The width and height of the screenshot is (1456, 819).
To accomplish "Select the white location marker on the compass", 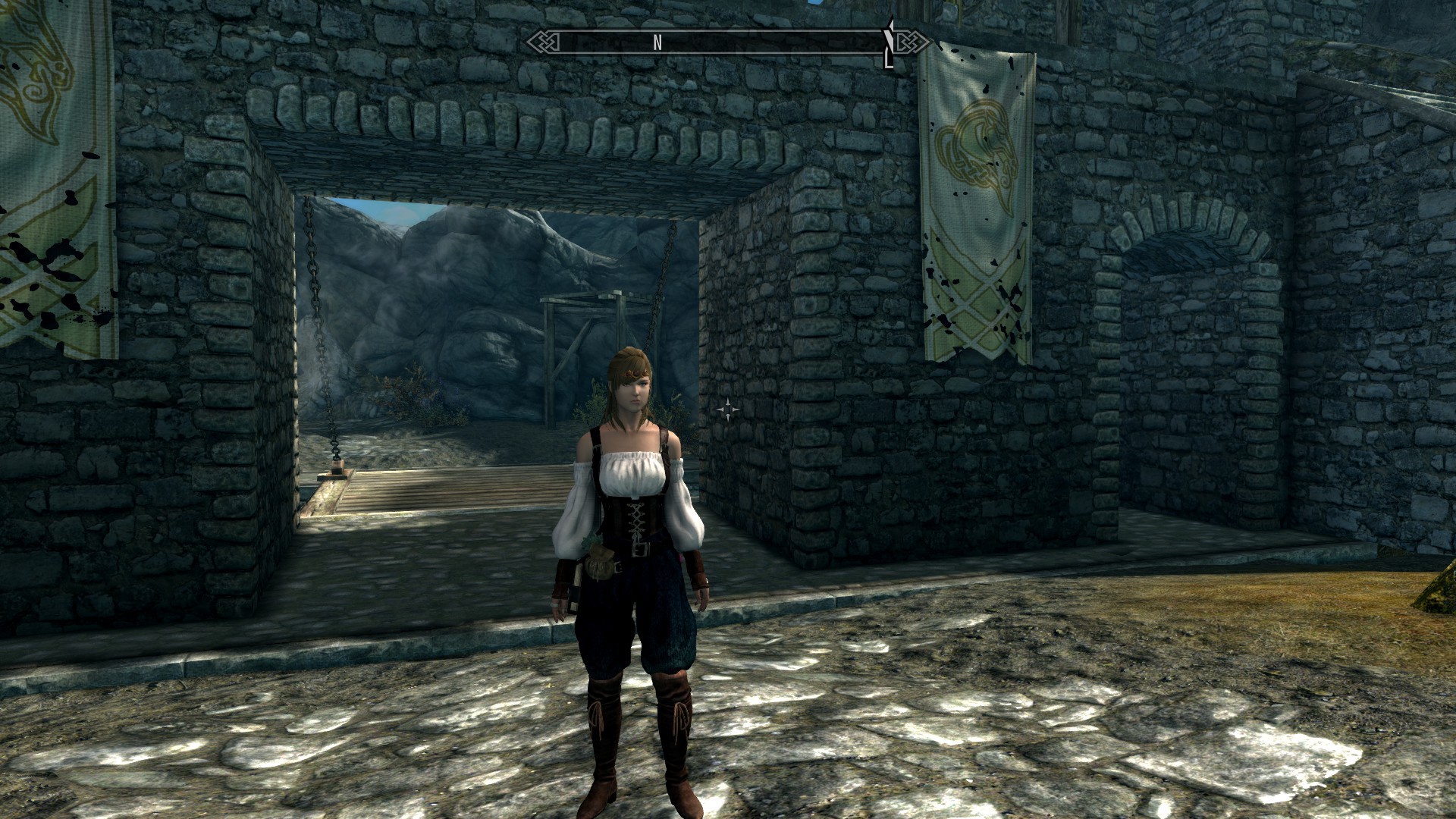I will click(x=888, y=44).
